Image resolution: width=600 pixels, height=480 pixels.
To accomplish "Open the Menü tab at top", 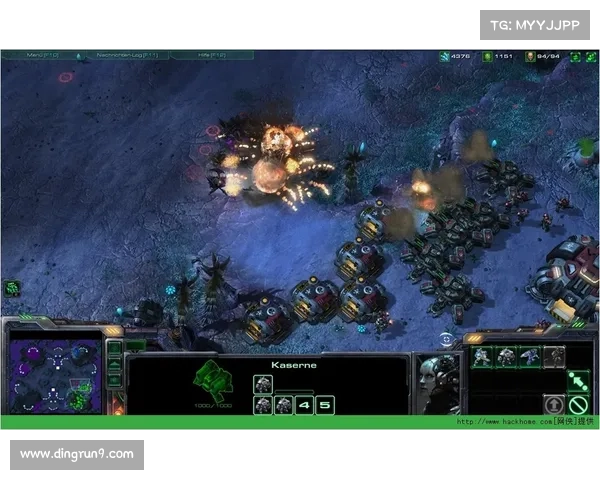I will coord(44,55).
